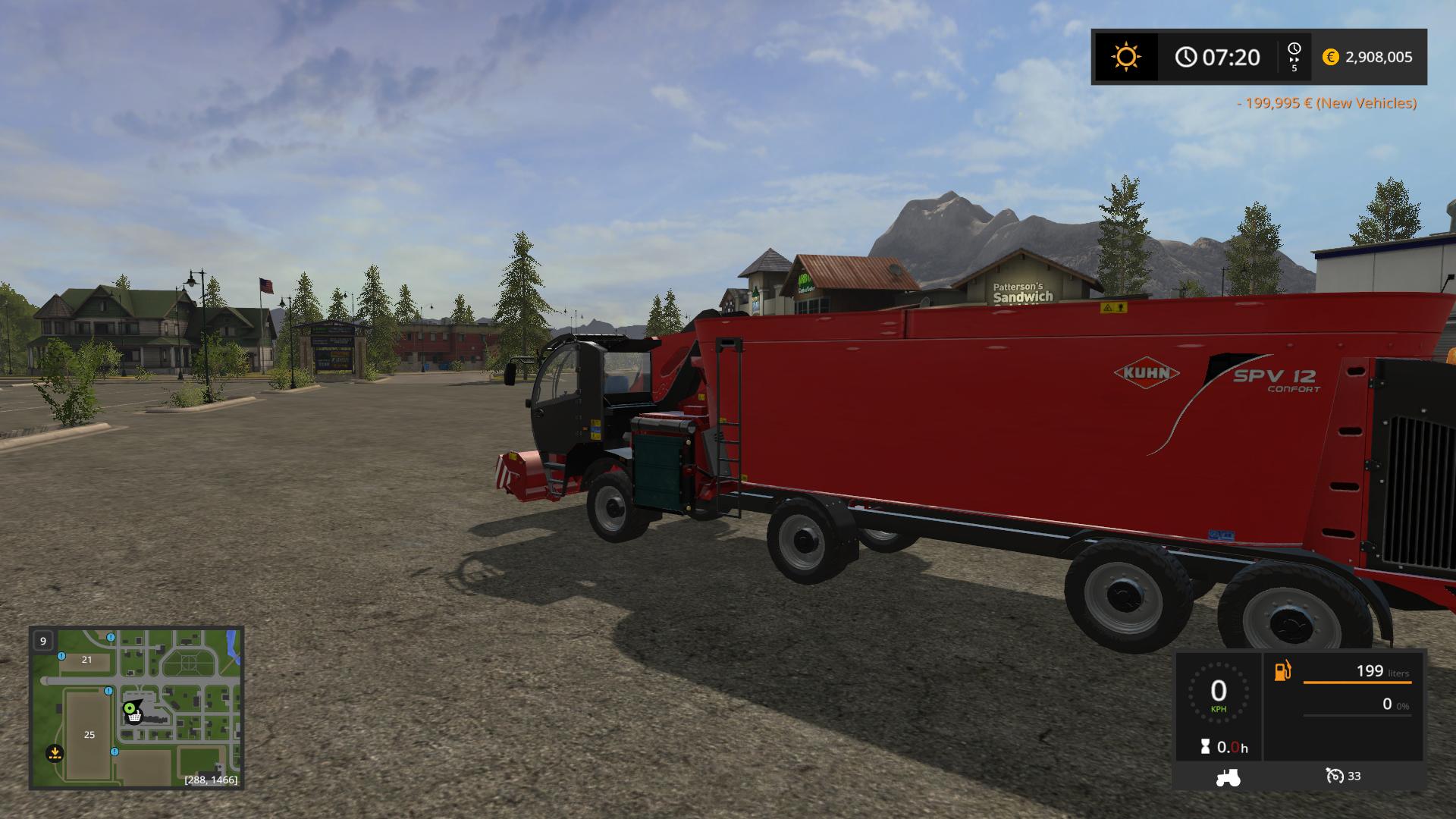Viewport: 1456px width, 819px height.
Task: Click the green player position marker
Action: coord(130,708)
